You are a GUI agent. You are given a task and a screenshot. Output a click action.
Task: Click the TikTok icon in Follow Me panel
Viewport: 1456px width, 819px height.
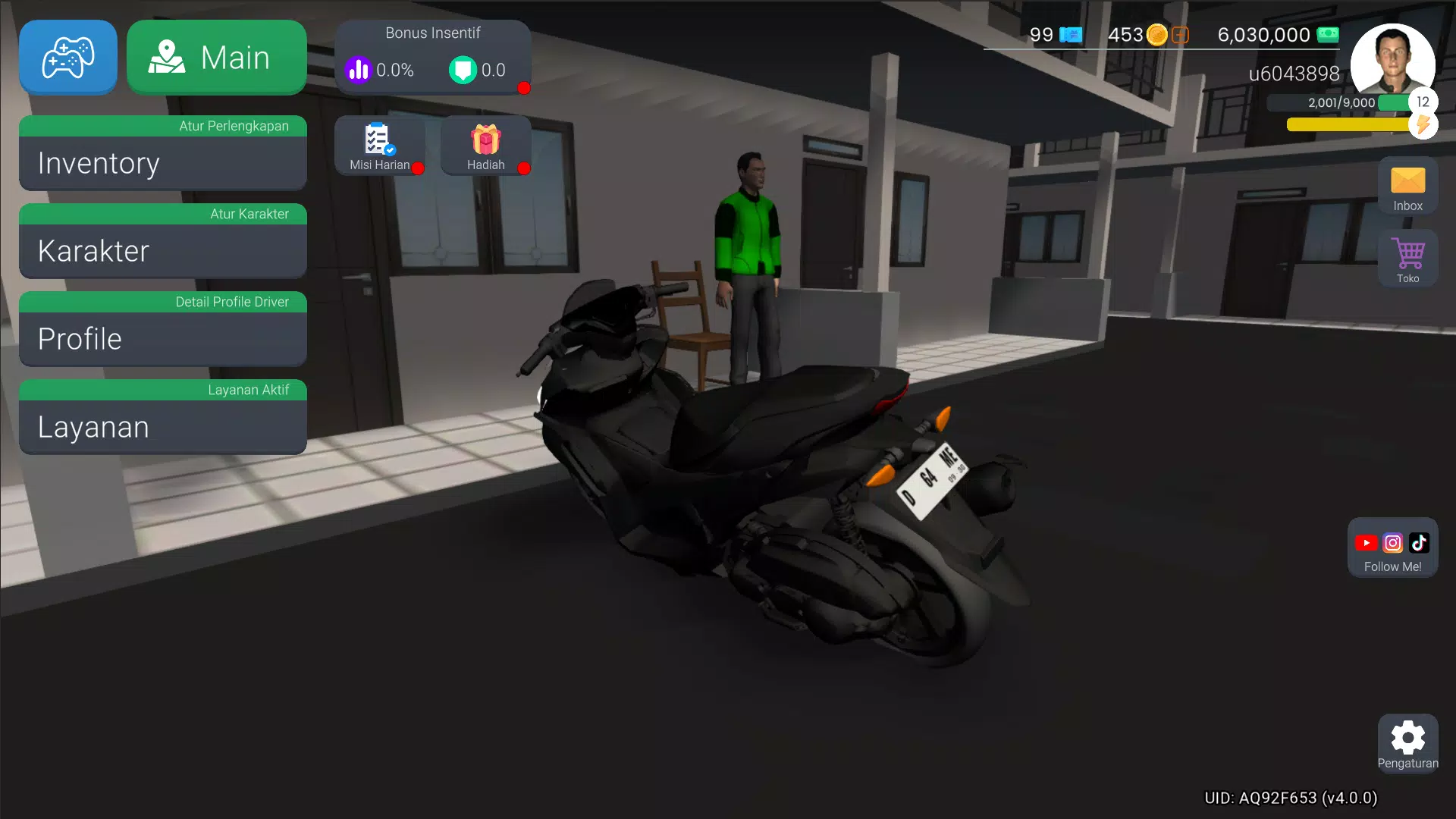tap(1418, 541)
